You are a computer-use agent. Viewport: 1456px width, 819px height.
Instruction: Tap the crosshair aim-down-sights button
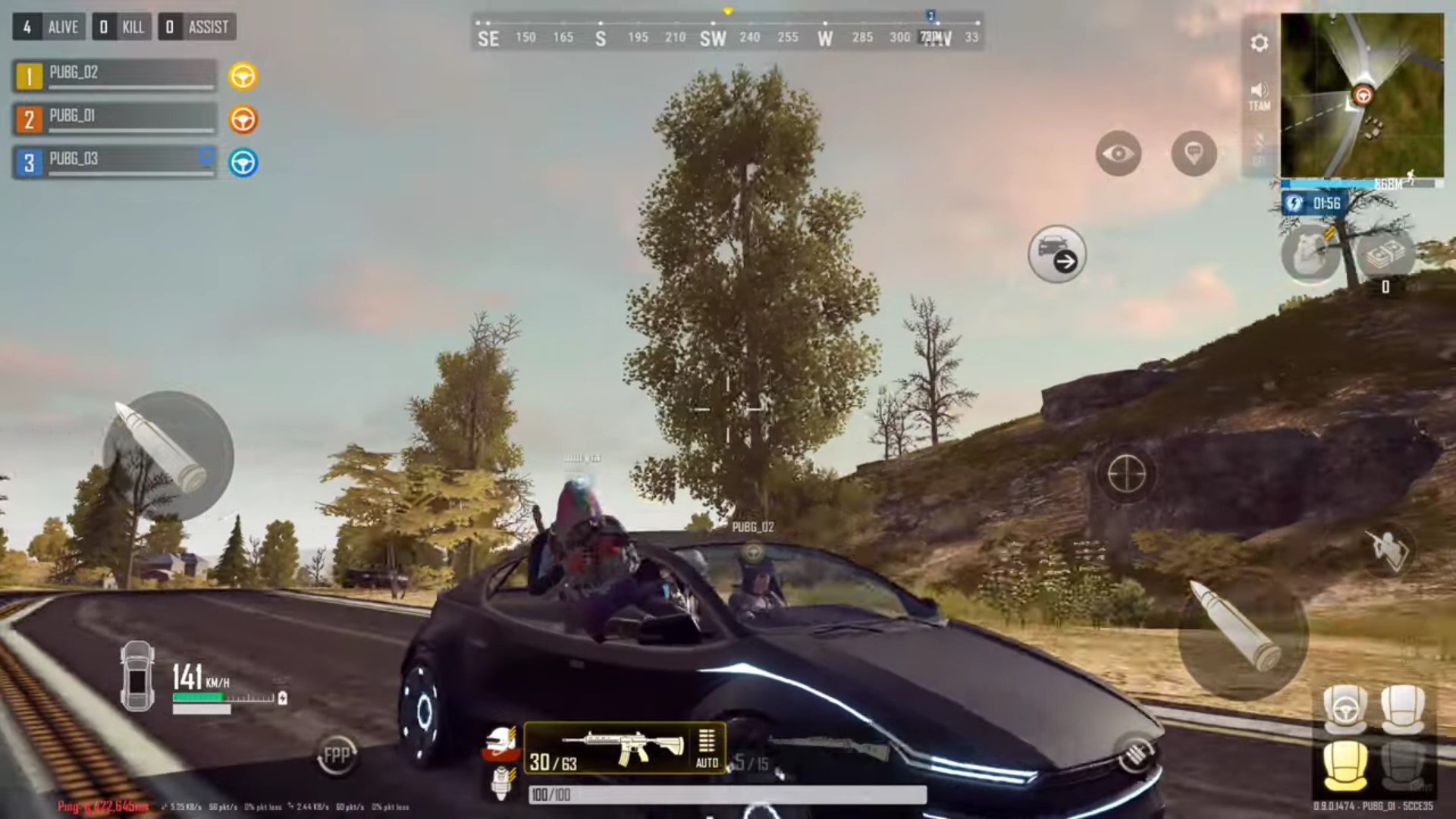[x=1126, y=474]
